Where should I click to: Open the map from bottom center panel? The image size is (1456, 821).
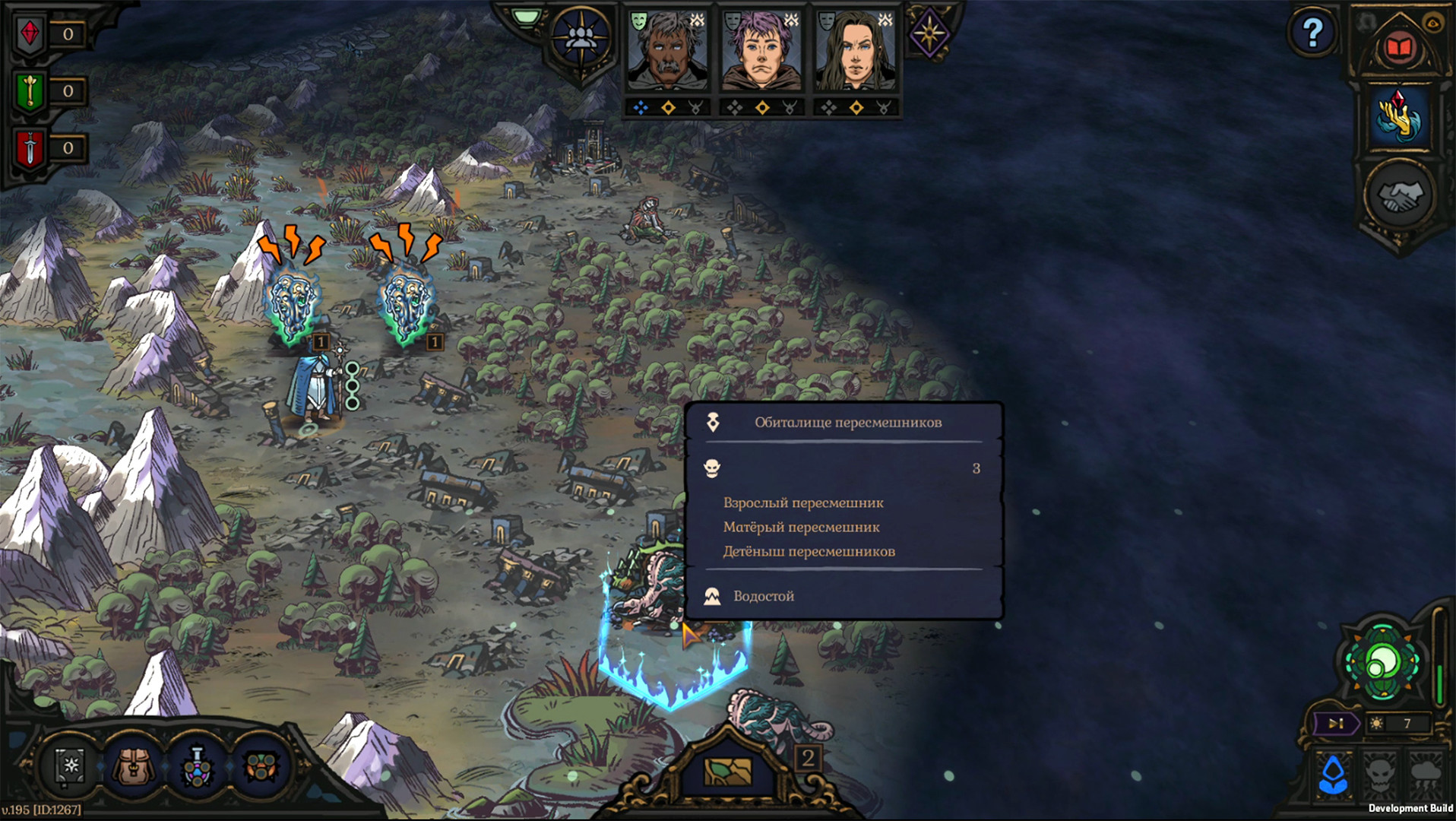[x=727, y=771]
